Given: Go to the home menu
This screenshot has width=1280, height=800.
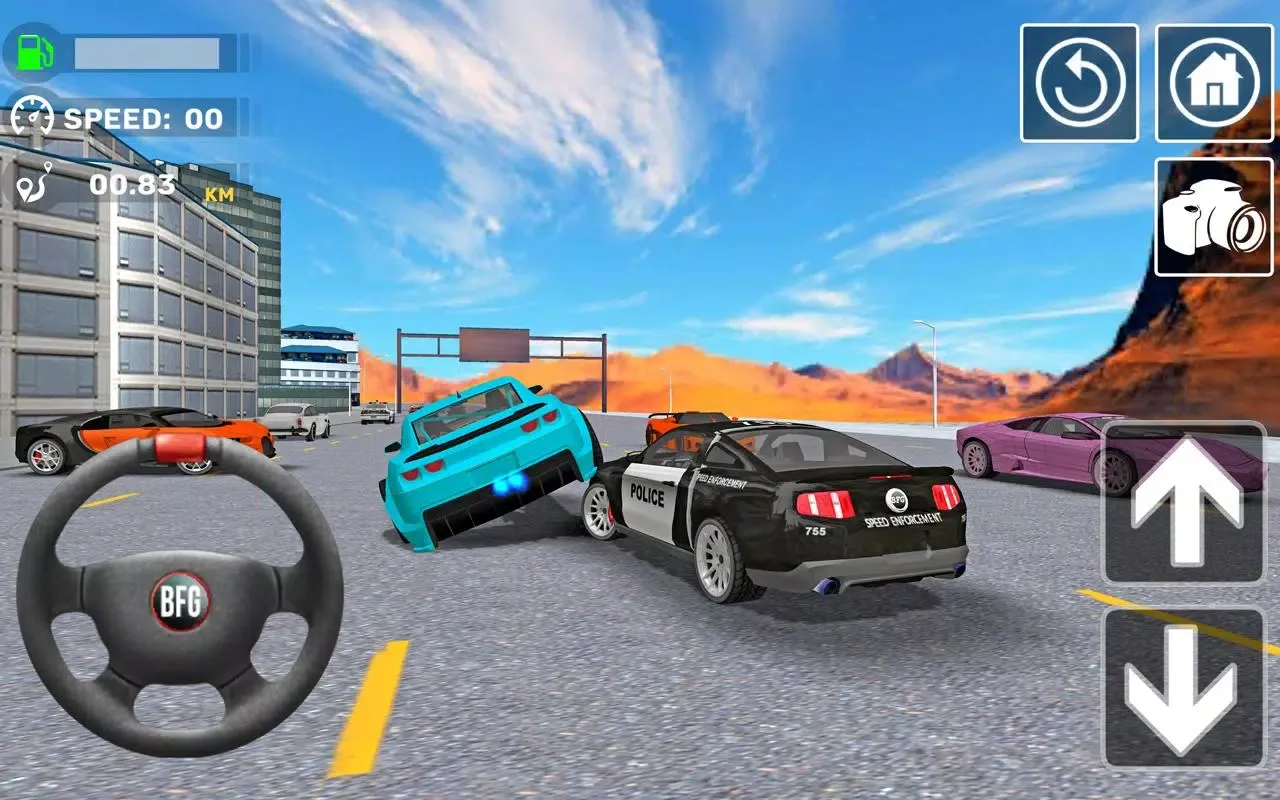Looking at the screenshot, I should [1214, 83].
